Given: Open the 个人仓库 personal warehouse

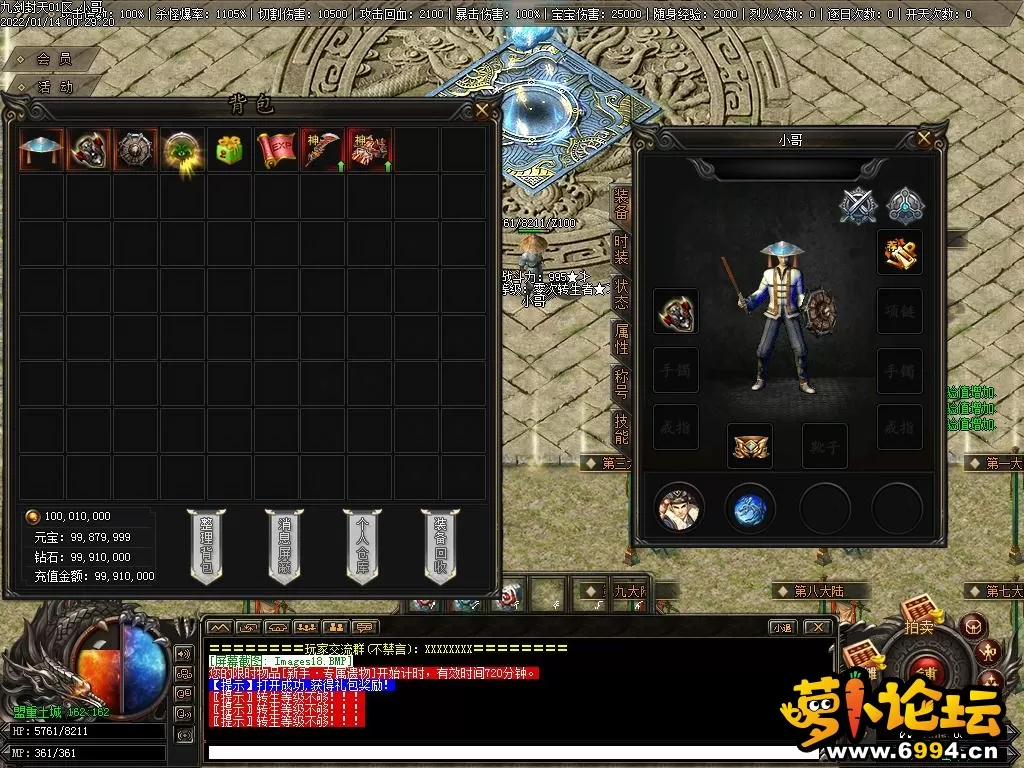Looking at the screenshot, I should (x=362, y=546).
